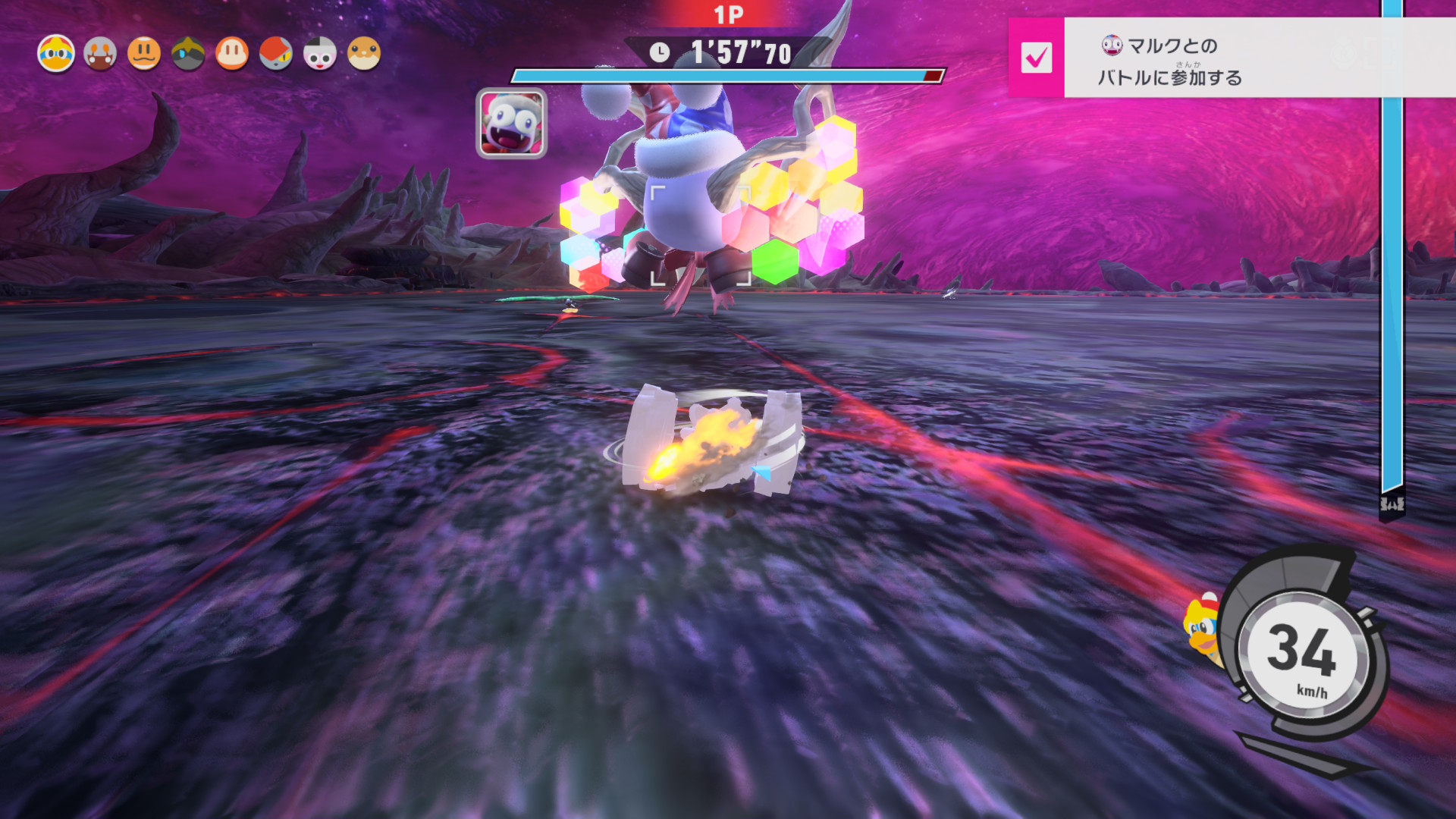Click the Taranza player icon with orange horns
This screenshot has width=1456, height=819.
tap(100, 54)
